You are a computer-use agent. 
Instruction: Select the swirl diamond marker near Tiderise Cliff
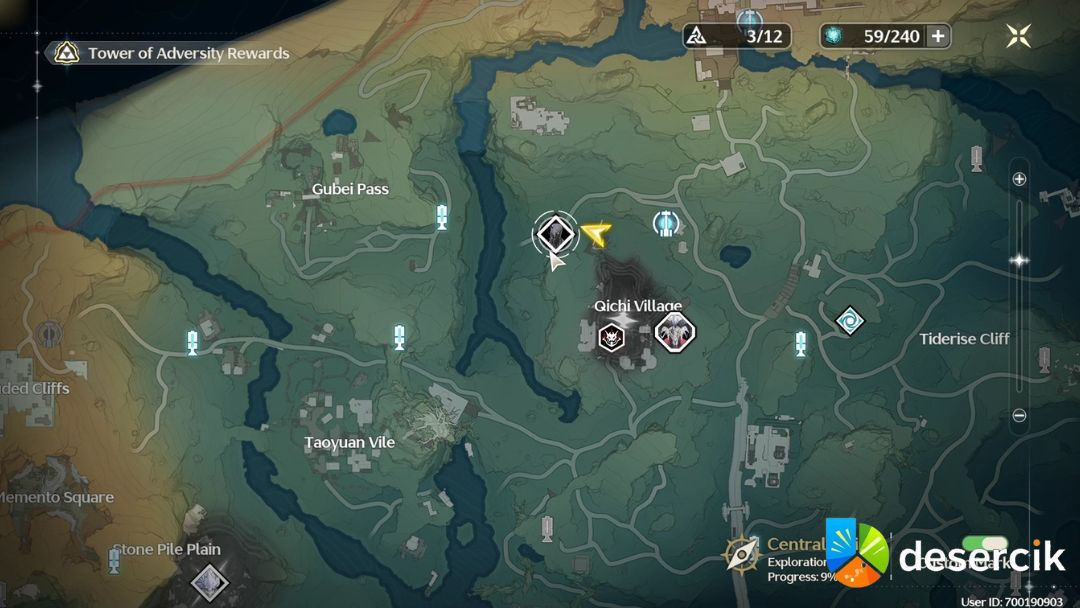pyautogui.click(x=850, y=321)
